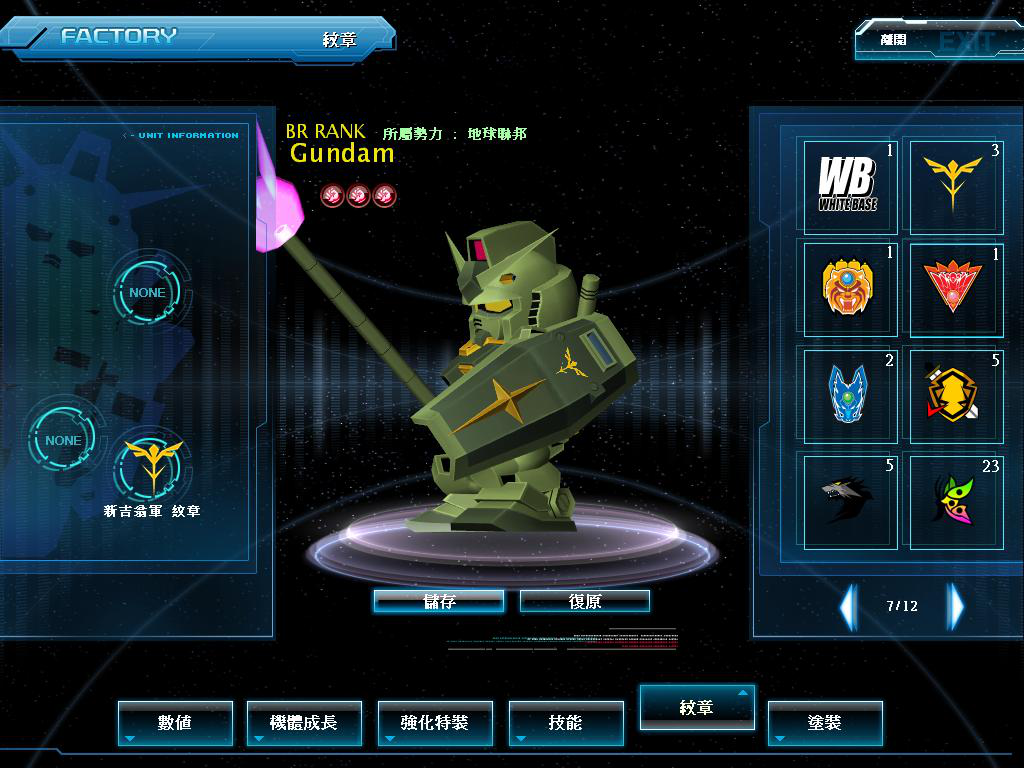Pick the blue horned shield emblem
The height and width of the screenshot is (768, 1024).
(850, 394)
